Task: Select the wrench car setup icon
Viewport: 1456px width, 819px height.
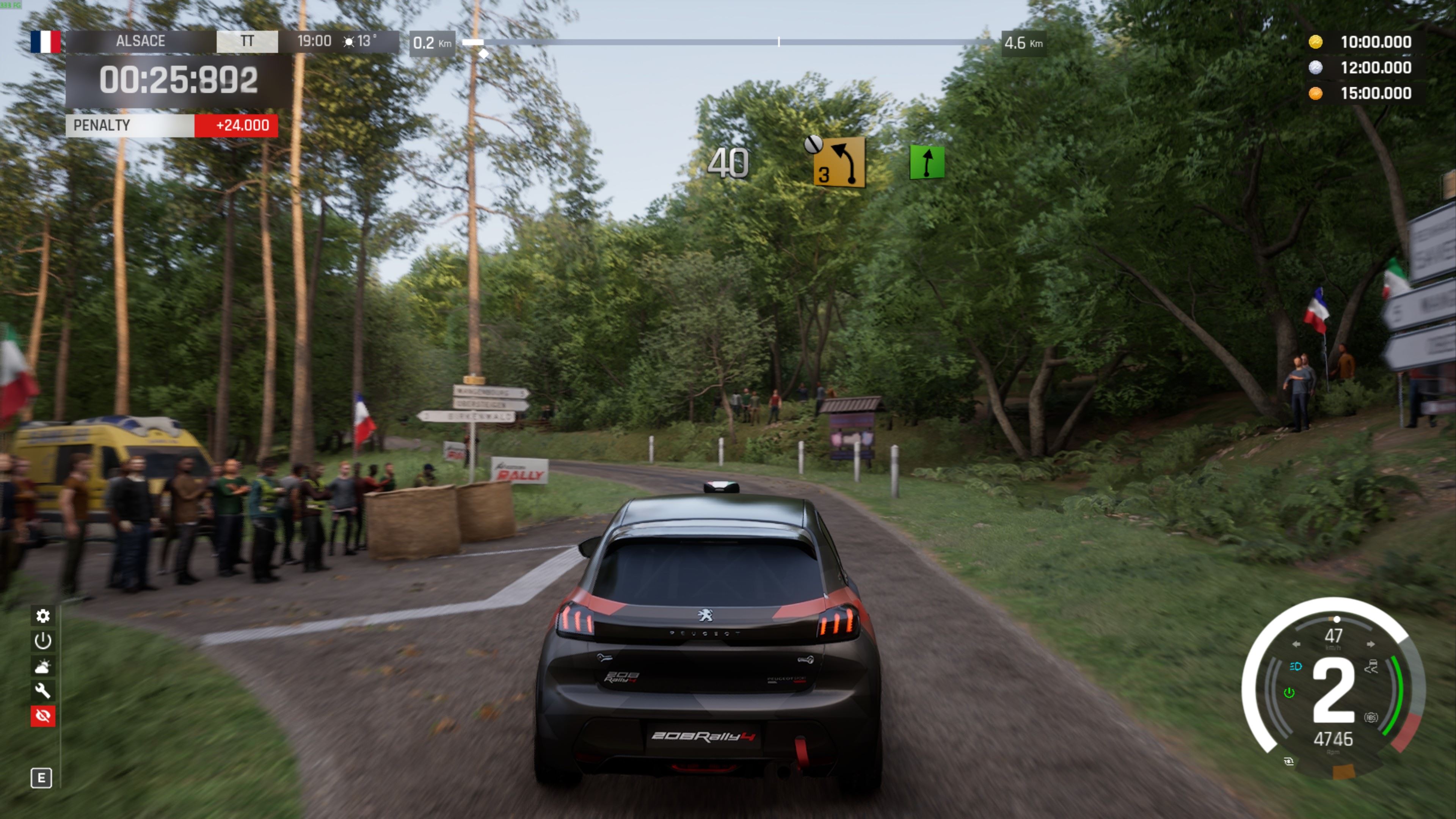Action: (43, 691)
